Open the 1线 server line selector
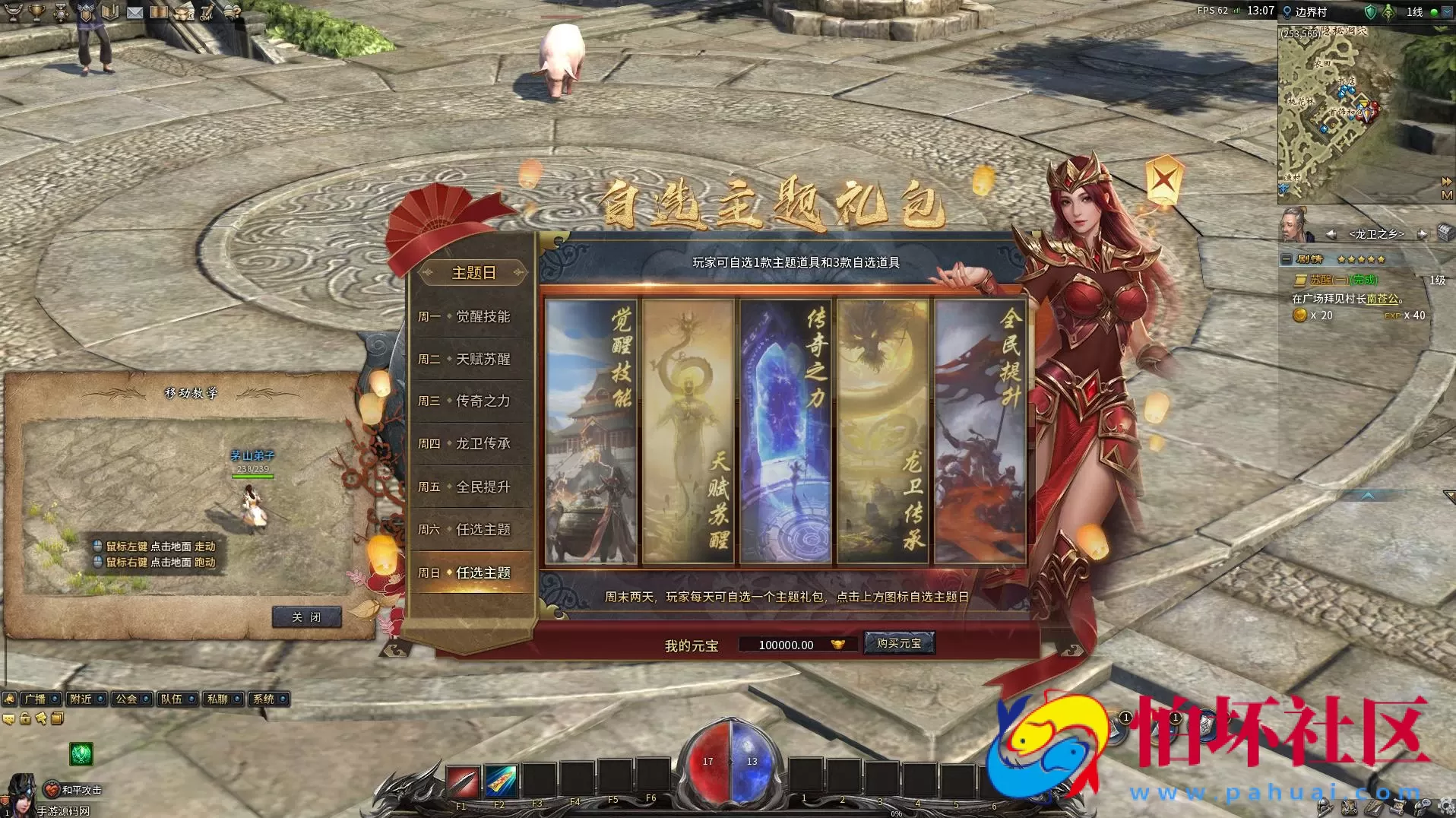1456x818 pixels. pos(1414,11)
